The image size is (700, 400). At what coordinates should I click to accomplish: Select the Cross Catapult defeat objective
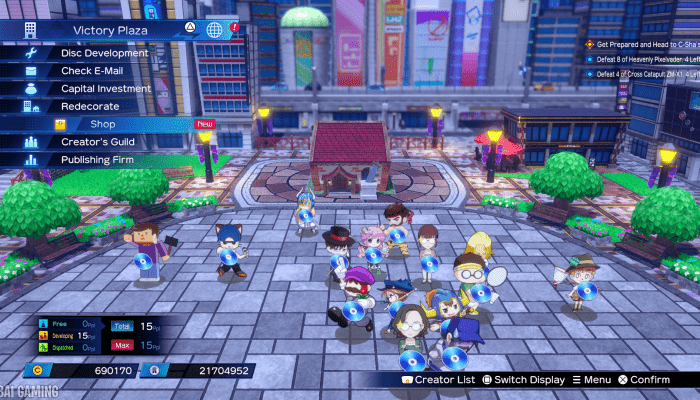pos(644,76)
